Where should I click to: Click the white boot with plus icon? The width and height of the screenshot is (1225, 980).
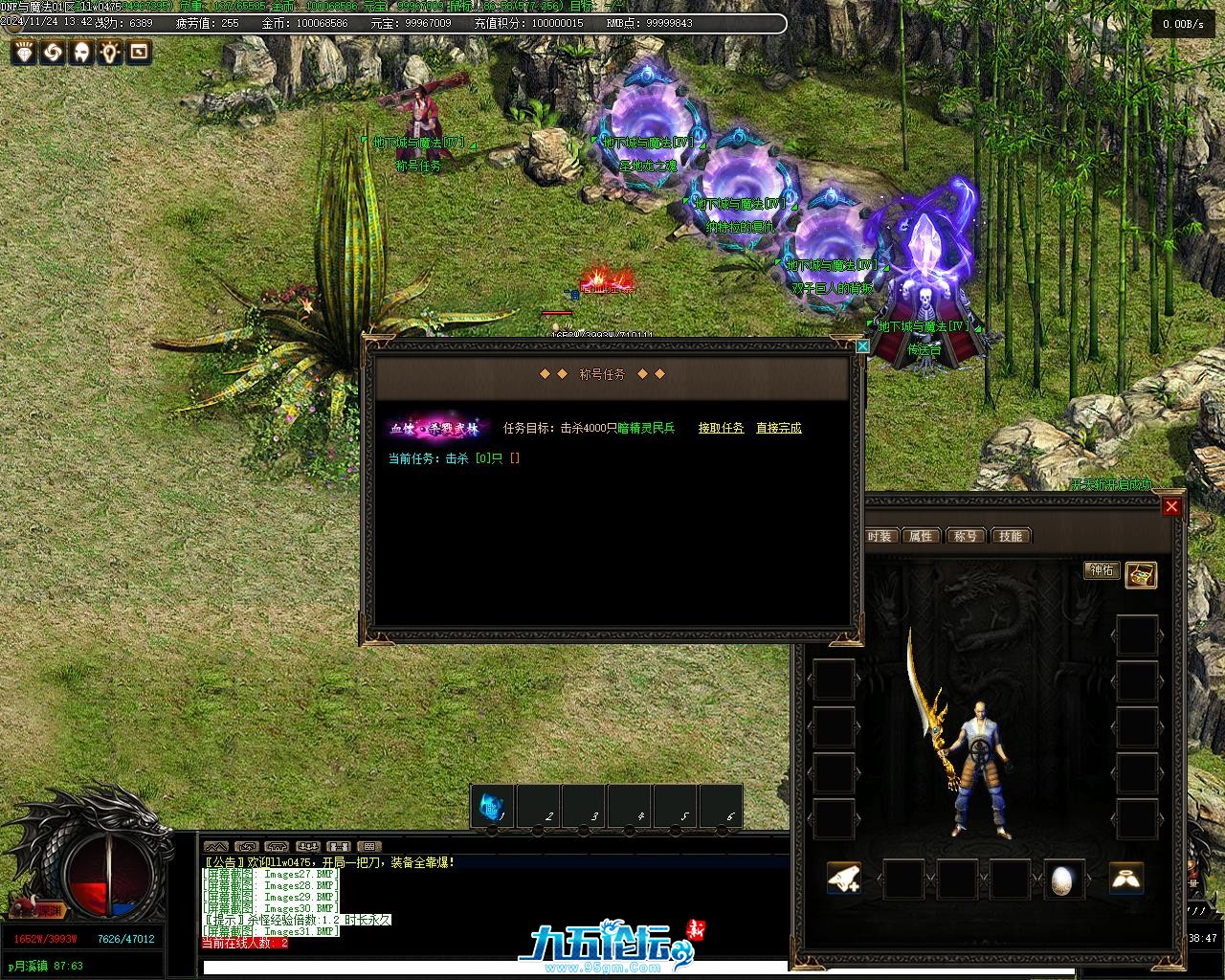(x=843, y=879)
